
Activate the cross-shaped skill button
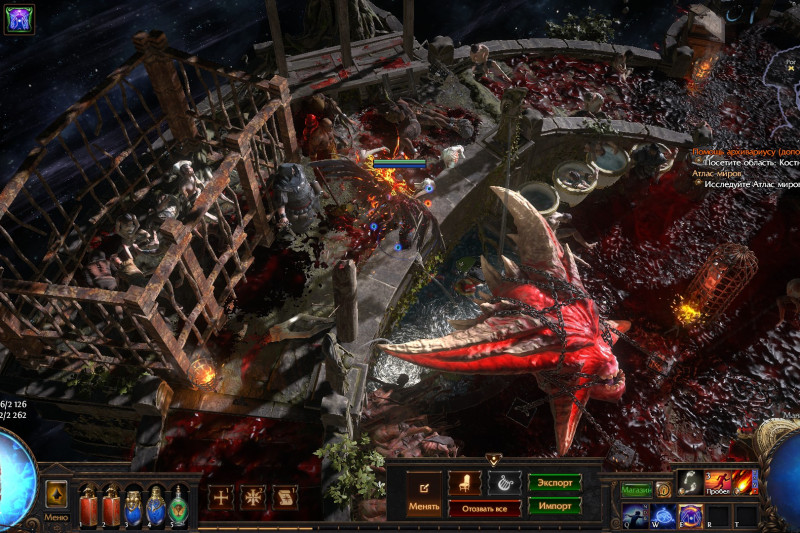pos(221,496)
